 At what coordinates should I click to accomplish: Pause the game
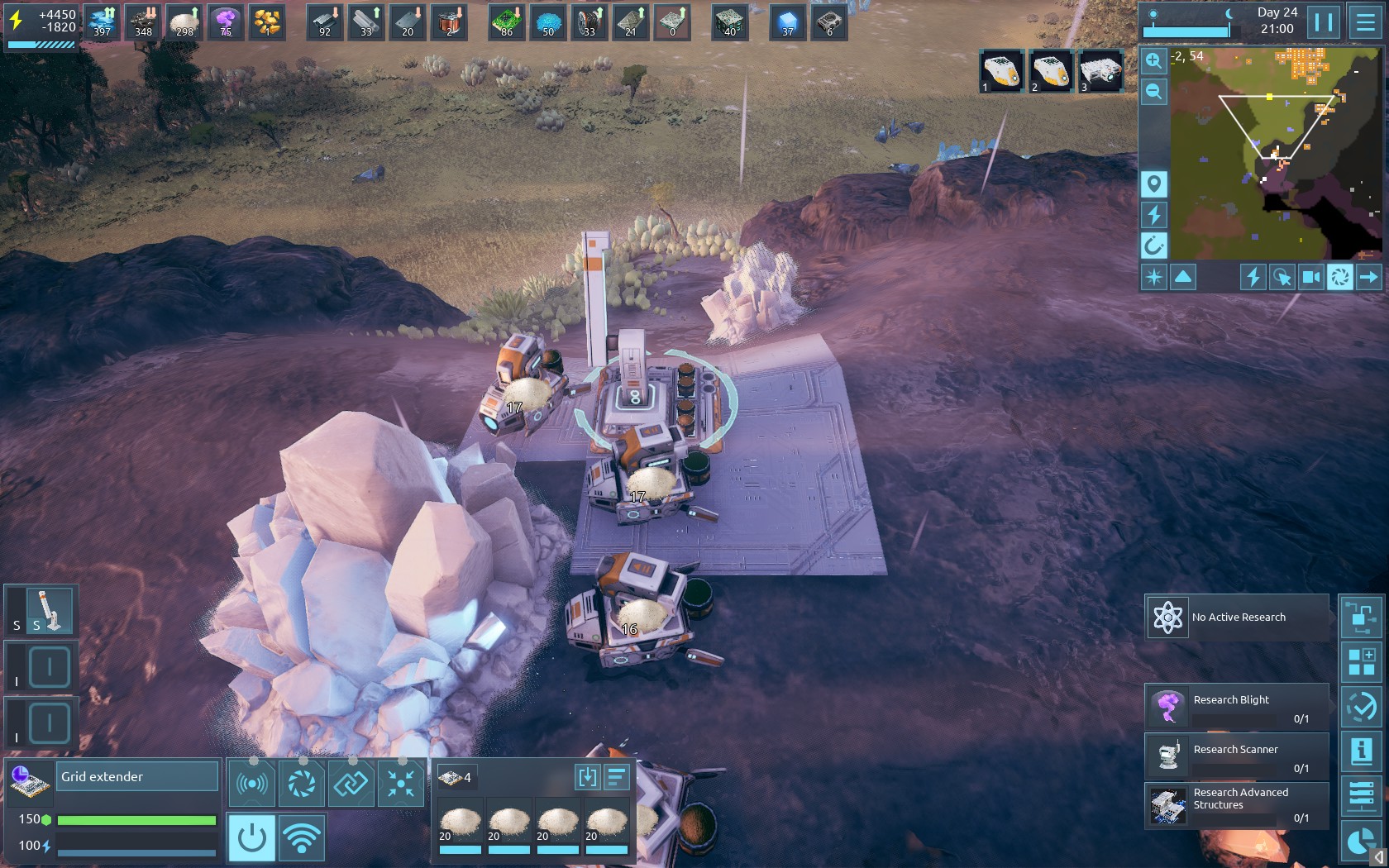[1324, 22]
